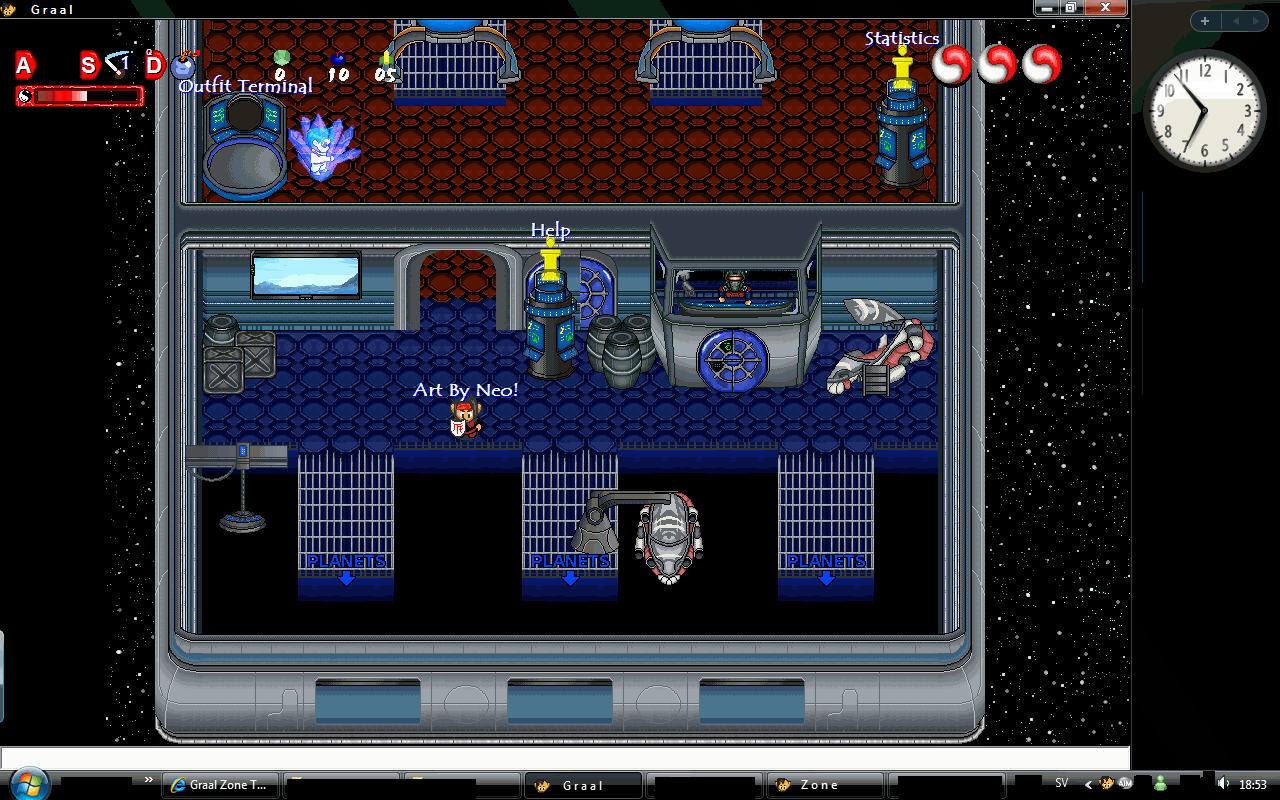
Task: Close the Graal game window
Action: click(1106, 8)
